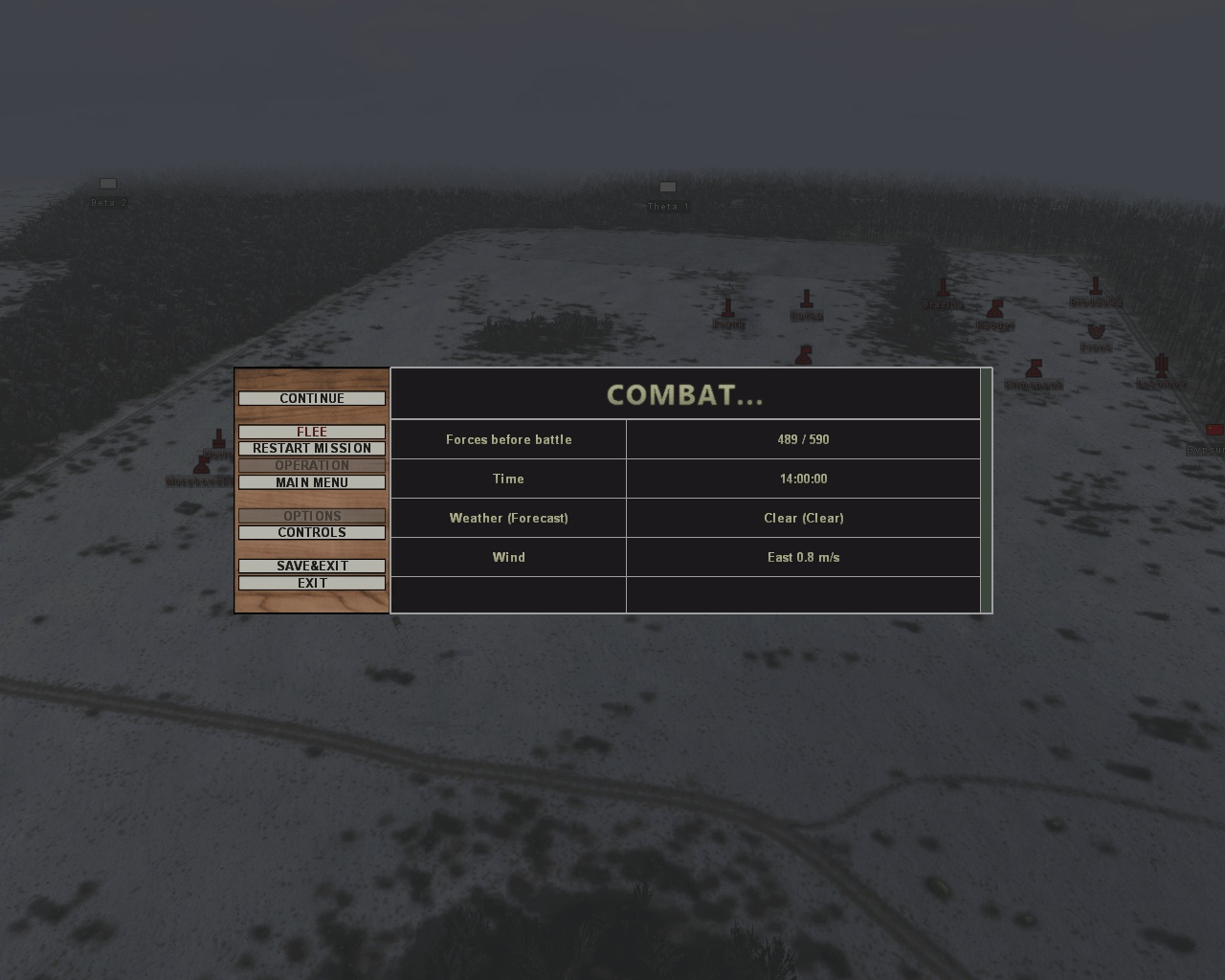Select the Muzykowski base icon

tap(201, 464)
